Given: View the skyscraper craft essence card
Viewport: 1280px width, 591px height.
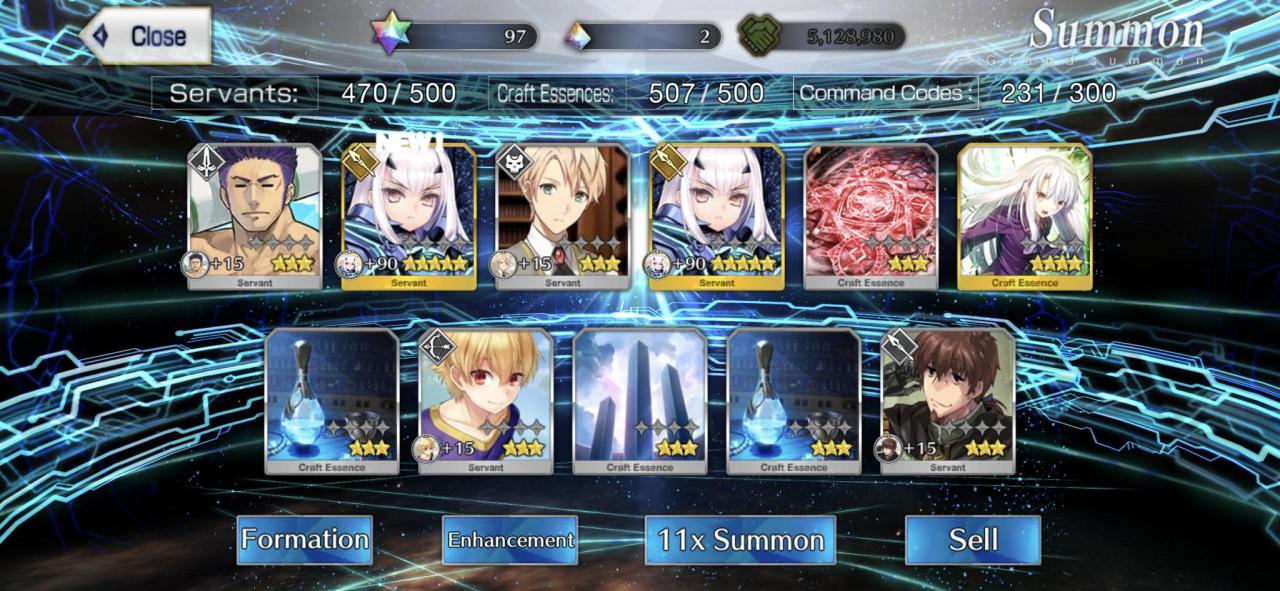Looking at the screenshot, I should tap(640, 400).
